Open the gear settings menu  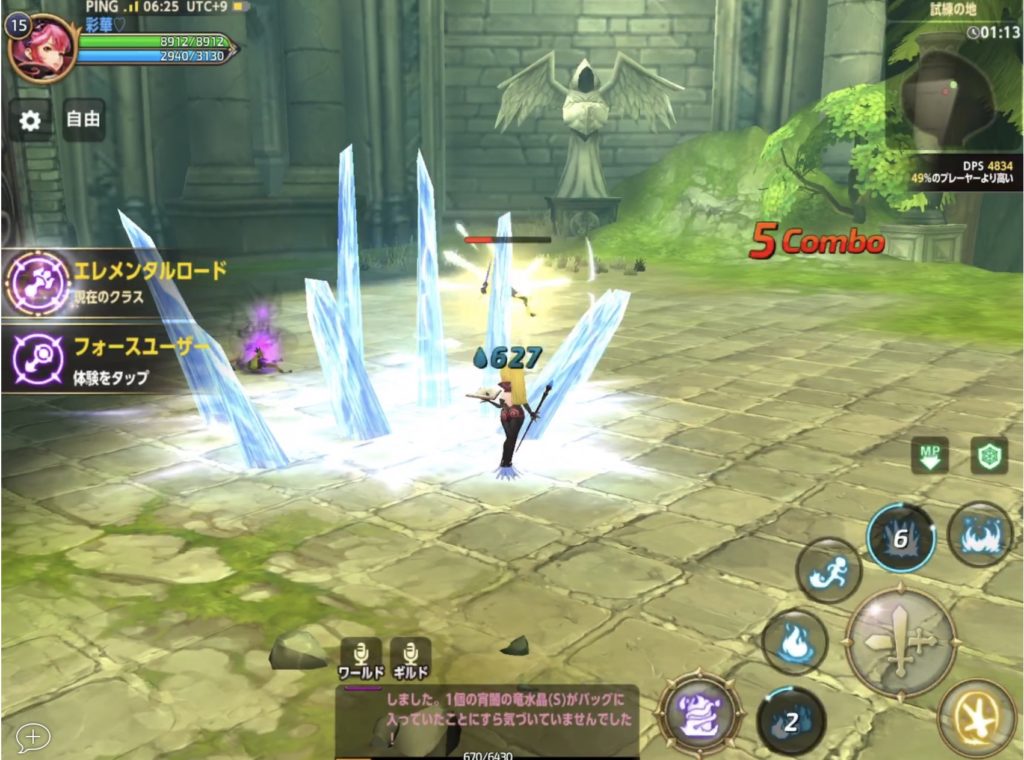[x=30, y=121]
